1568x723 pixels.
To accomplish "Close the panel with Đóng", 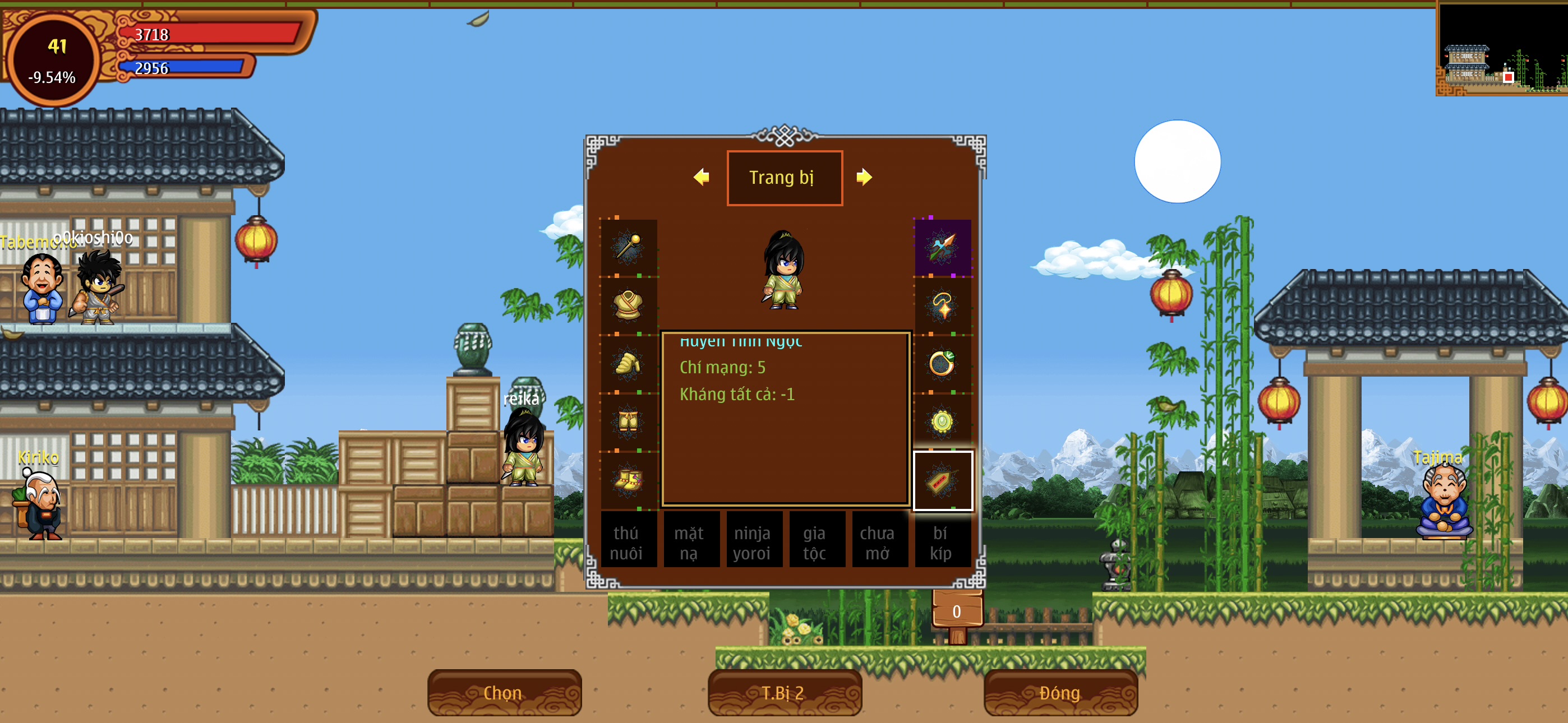I will tap(1060, 693).
